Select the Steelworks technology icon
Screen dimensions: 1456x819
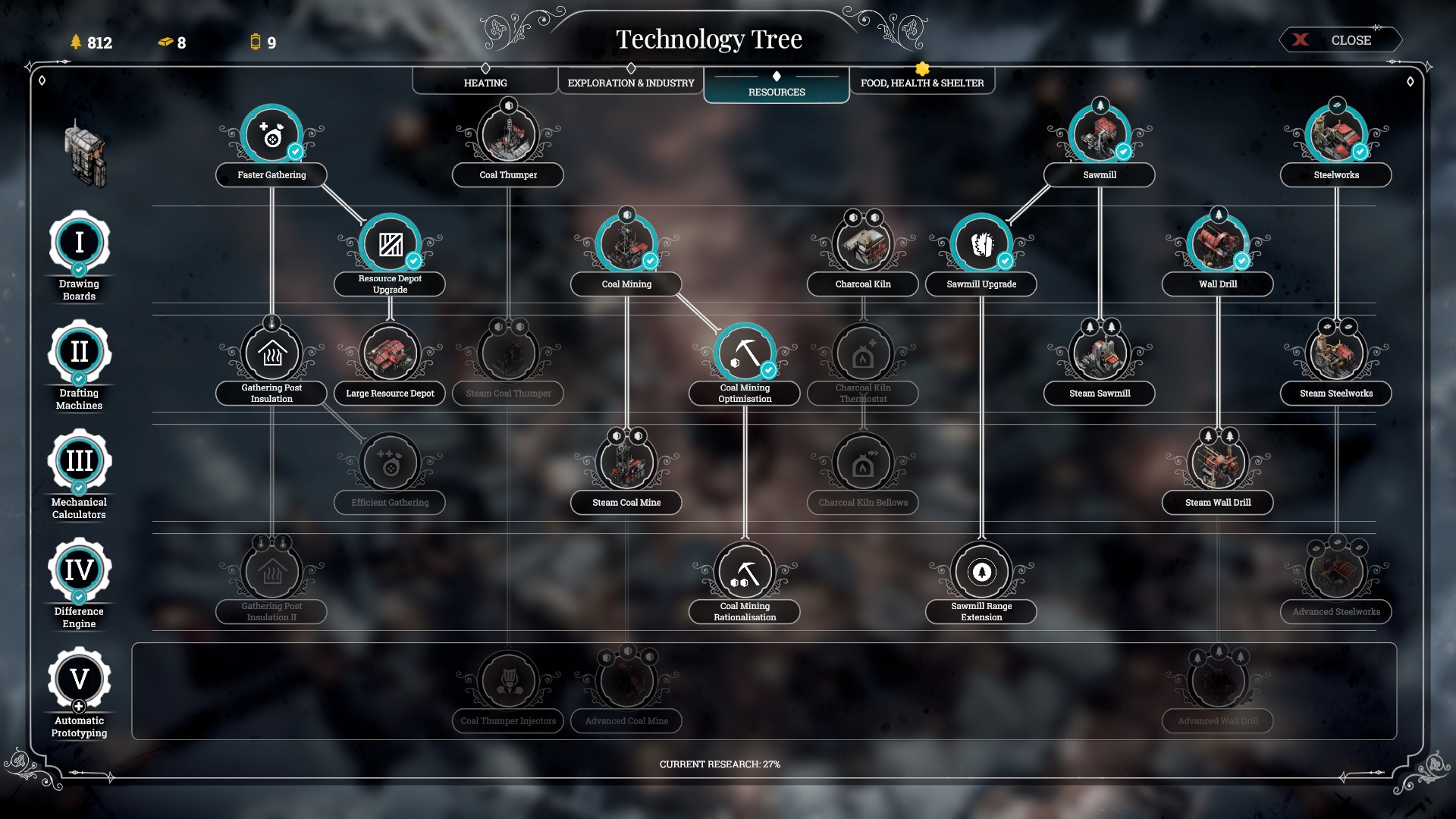tap(1335, 134)
